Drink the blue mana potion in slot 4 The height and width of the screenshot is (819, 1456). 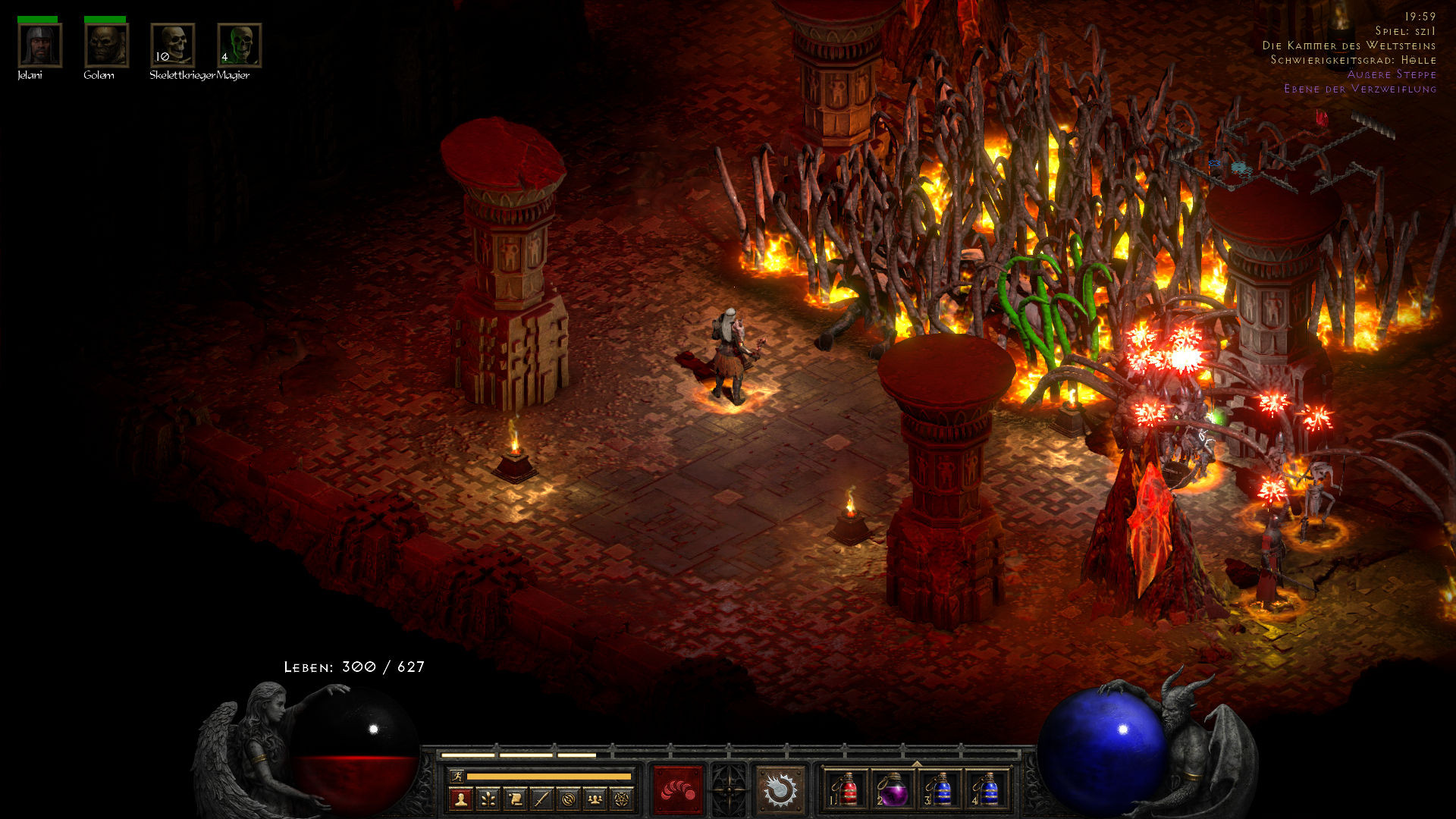click(987, 790)
